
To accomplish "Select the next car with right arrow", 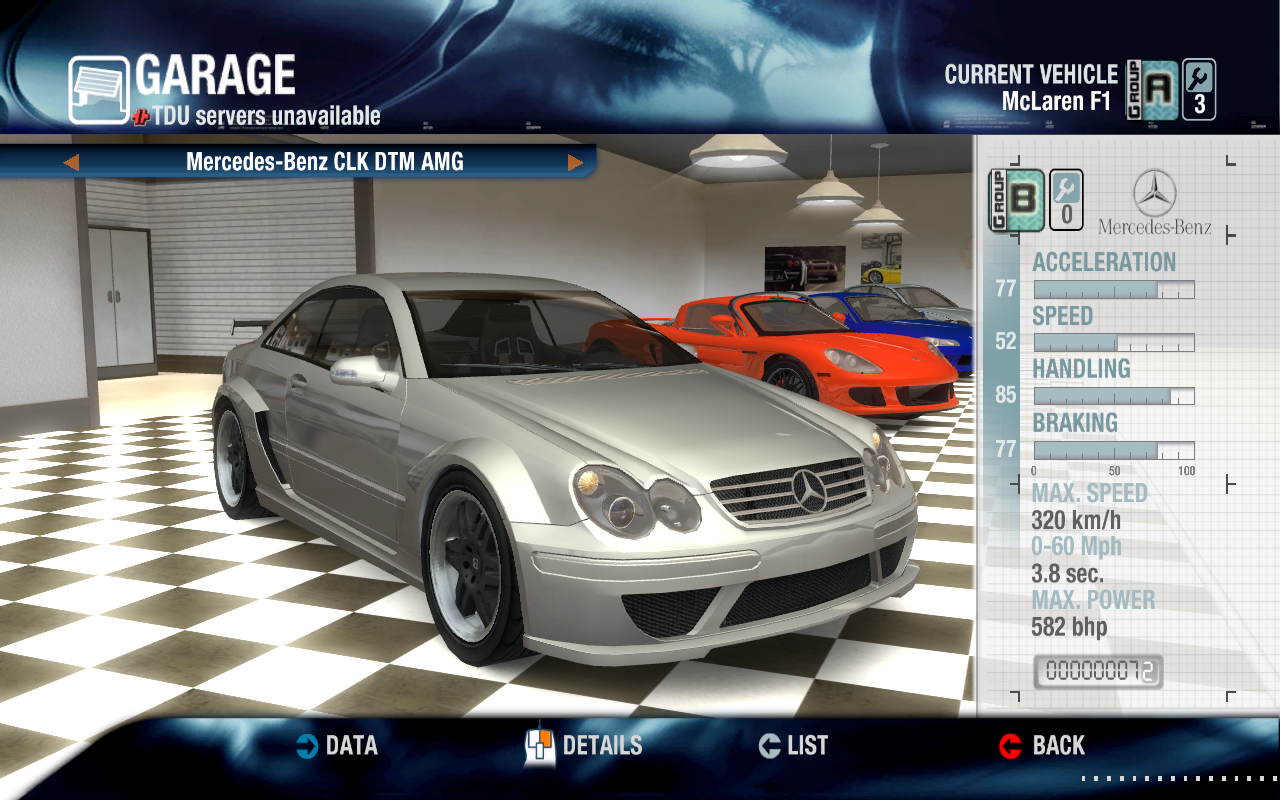I will (575, 162).
